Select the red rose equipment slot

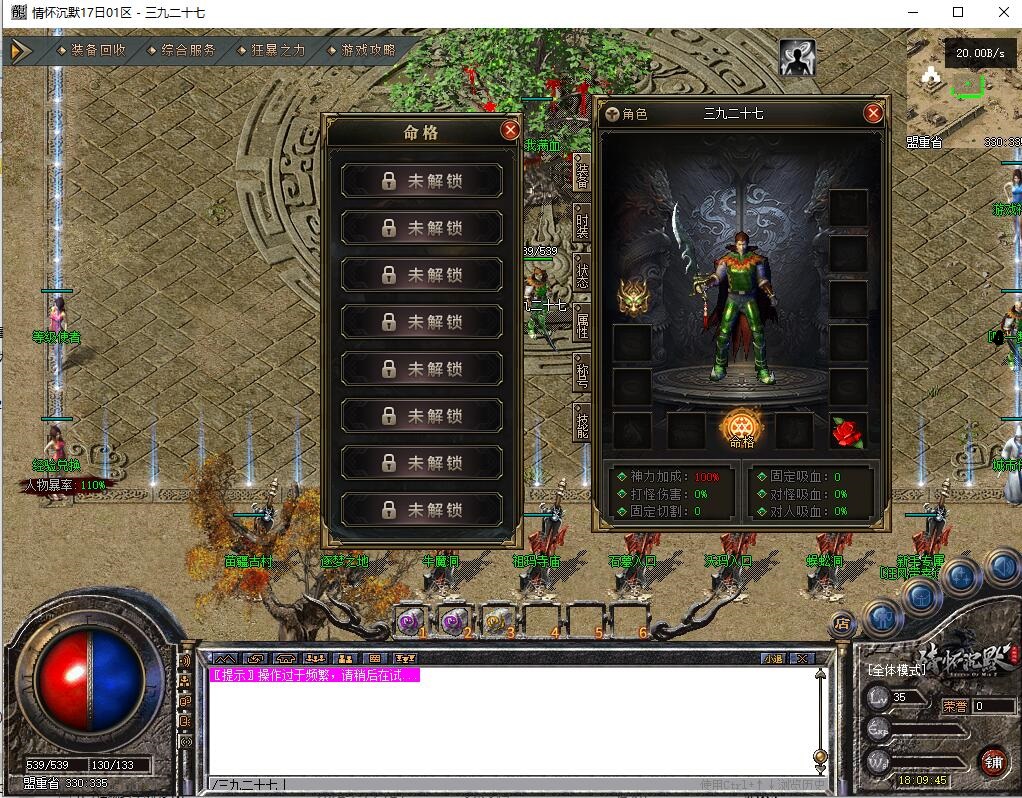click(x=848, y=431)
